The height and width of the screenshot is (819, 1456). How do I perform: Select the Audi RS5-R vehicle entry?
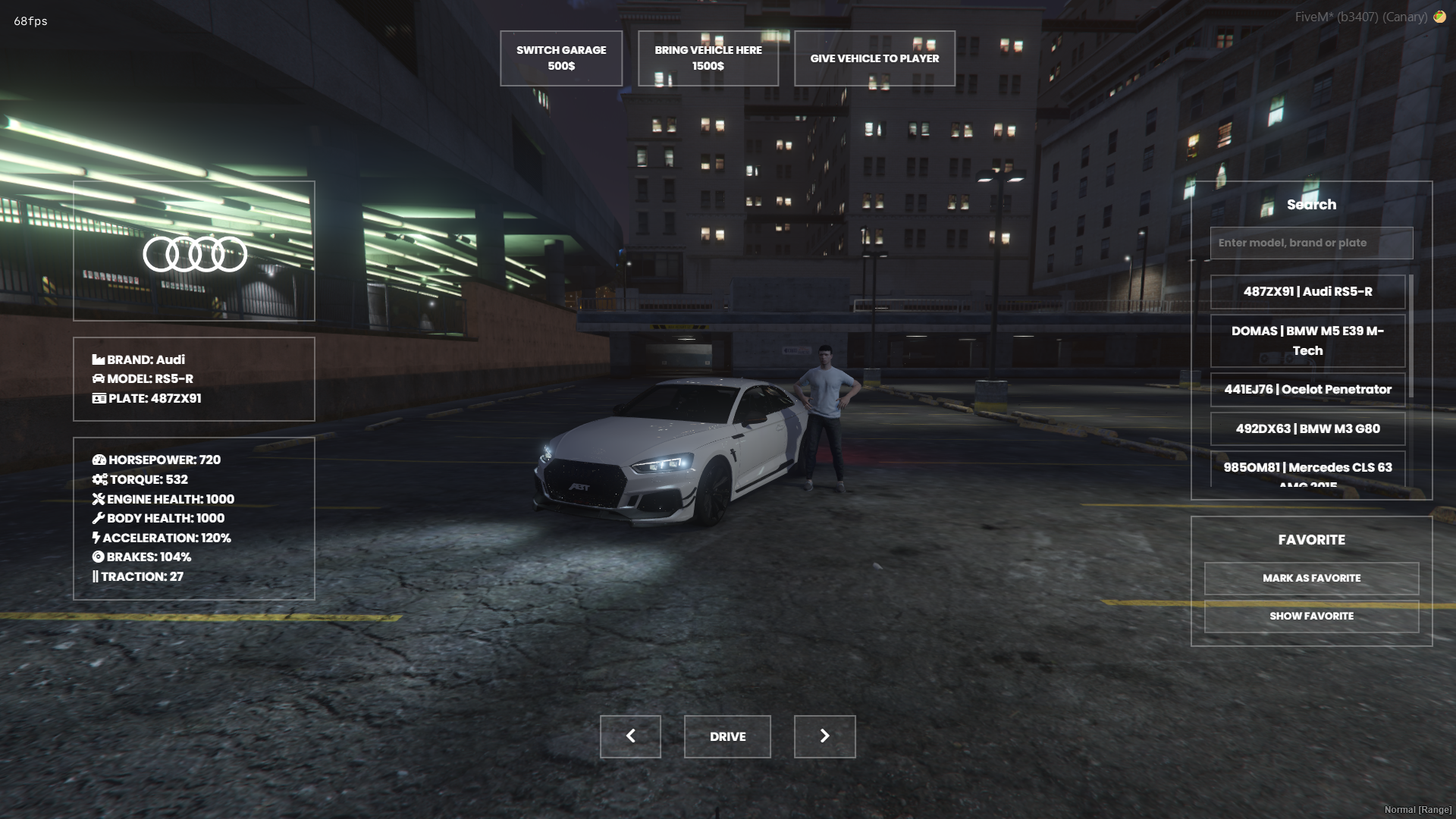pos(1307,292)
